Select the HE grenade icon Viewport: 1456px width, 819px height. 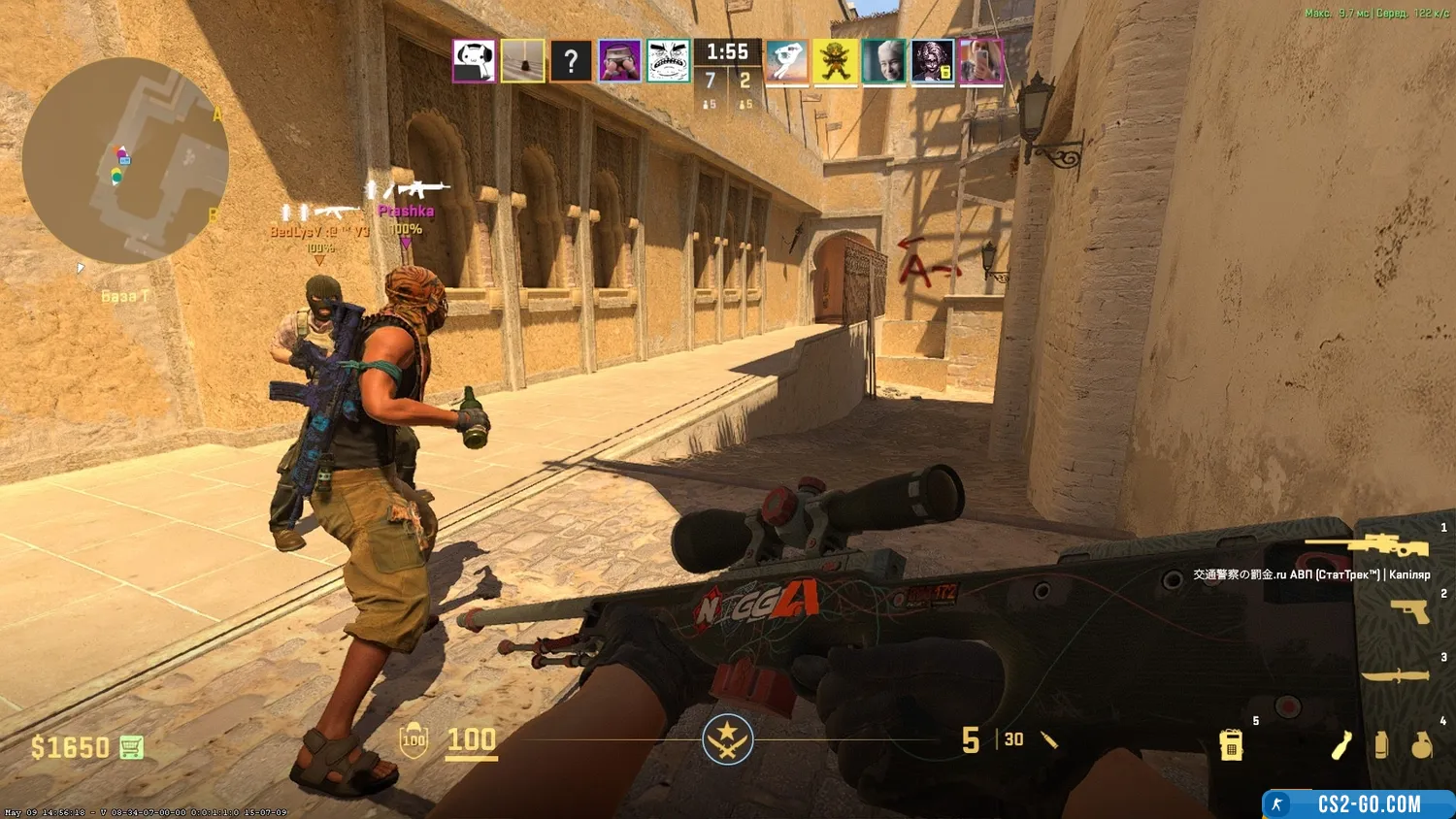click(x=1421, y=745)
